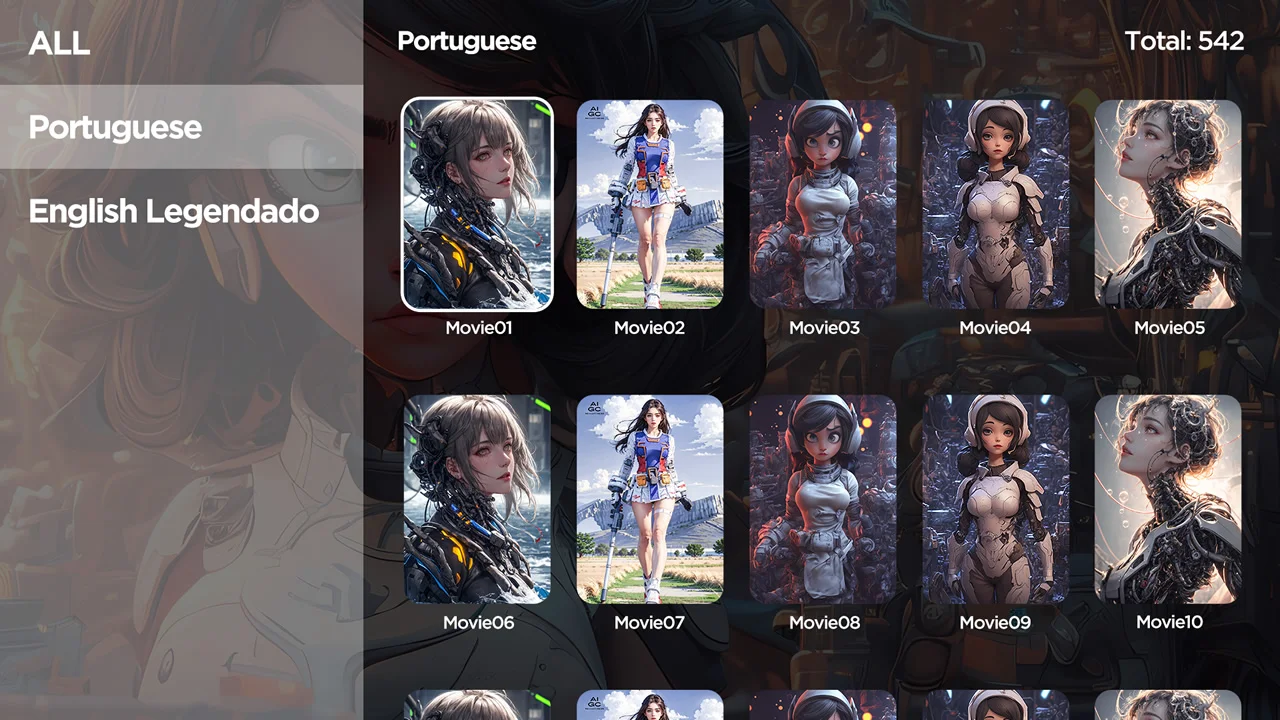The width and height of the screenshot is (1280, 720).
Task: Open the Portuguese category
Action: pyautogui.click(x=115, y=127)
